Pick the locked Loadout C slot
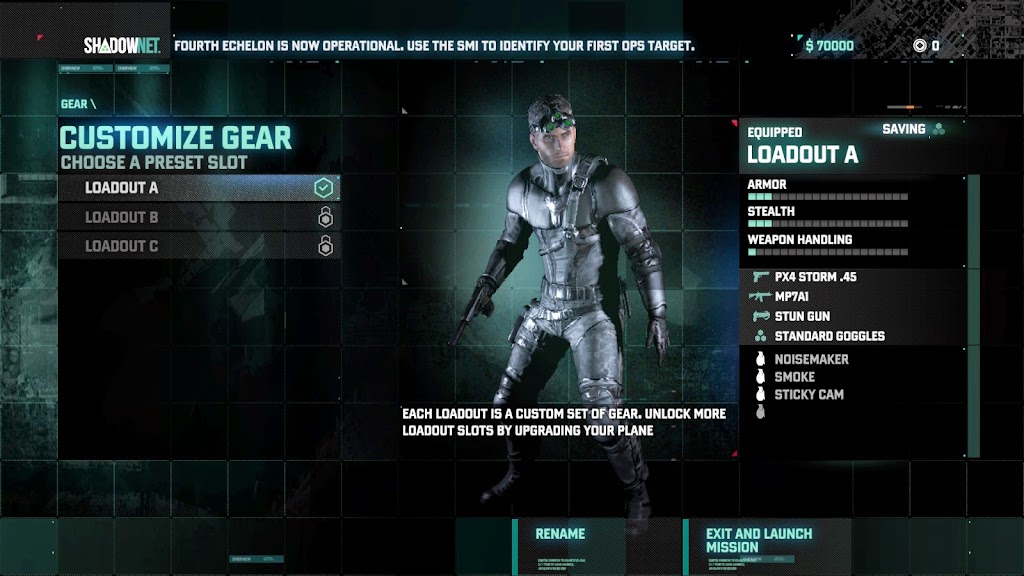Image resolution: width=1024 pixels, height=576 pixels. coord(198,246)
